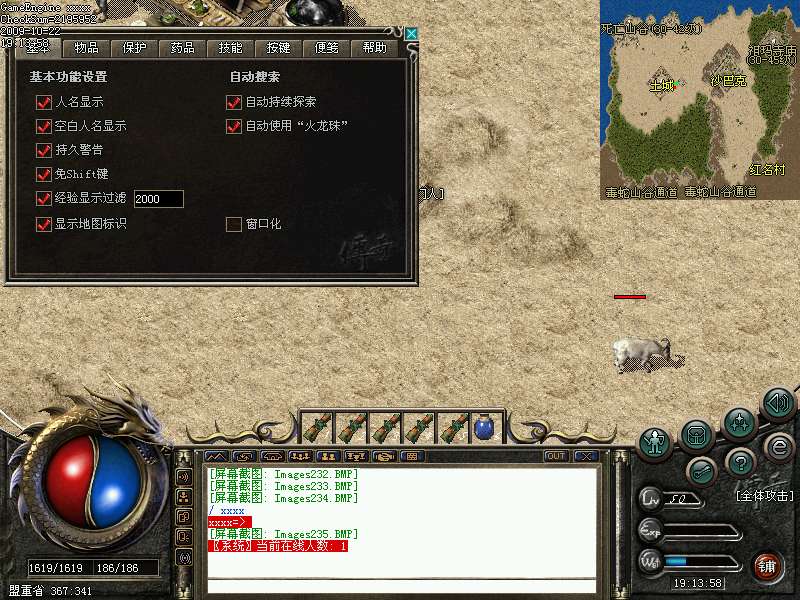This screenshot has height=600, width=800.
Task: Switch to the 物品 tab
Action: point(86,48)
